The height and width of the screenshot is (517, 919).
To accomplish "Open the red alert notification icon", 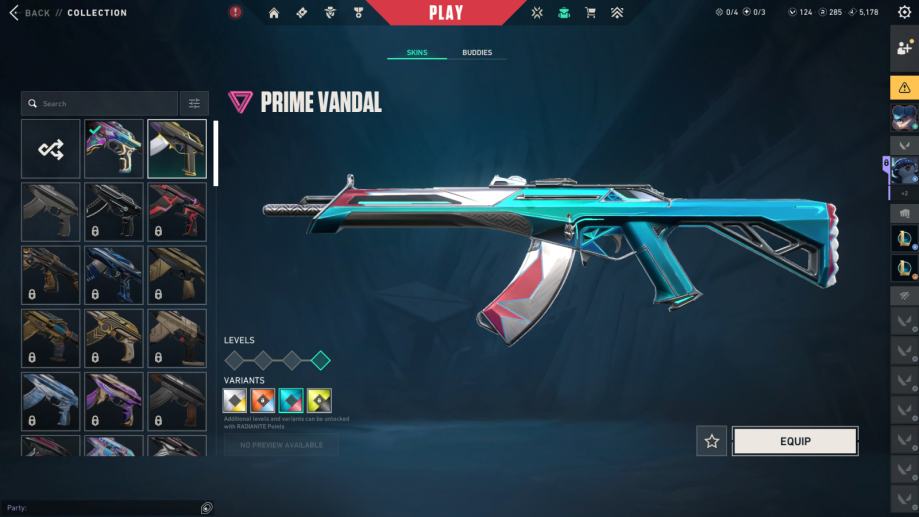I will pos(235,13).
